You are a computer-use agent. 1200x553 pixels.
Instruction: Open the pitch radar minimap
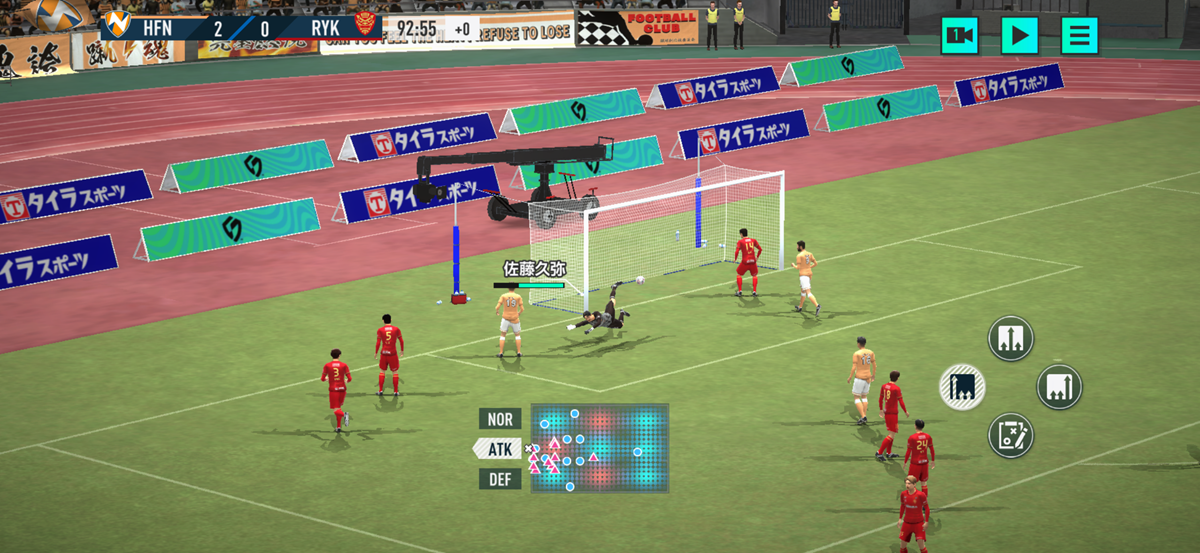pos(599,448)
